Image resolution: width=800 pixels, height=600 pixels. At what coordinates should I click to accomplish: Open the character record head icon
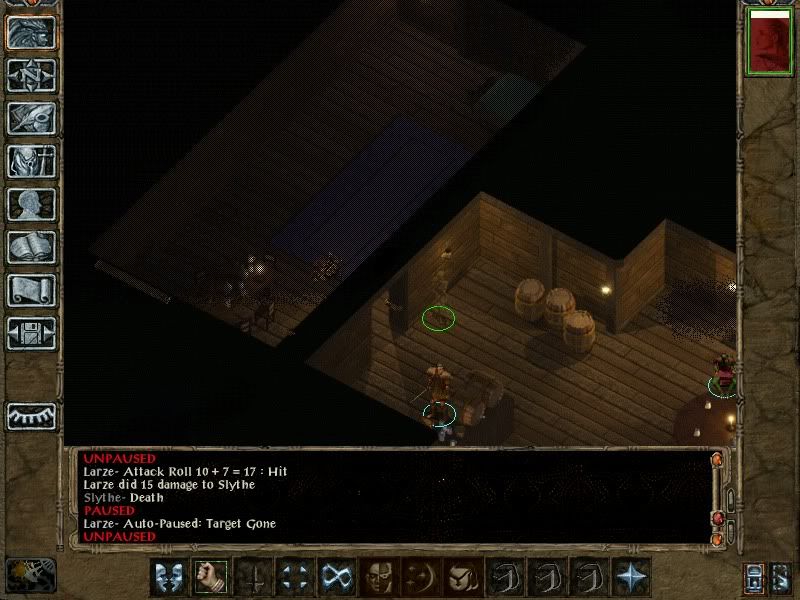31,204
